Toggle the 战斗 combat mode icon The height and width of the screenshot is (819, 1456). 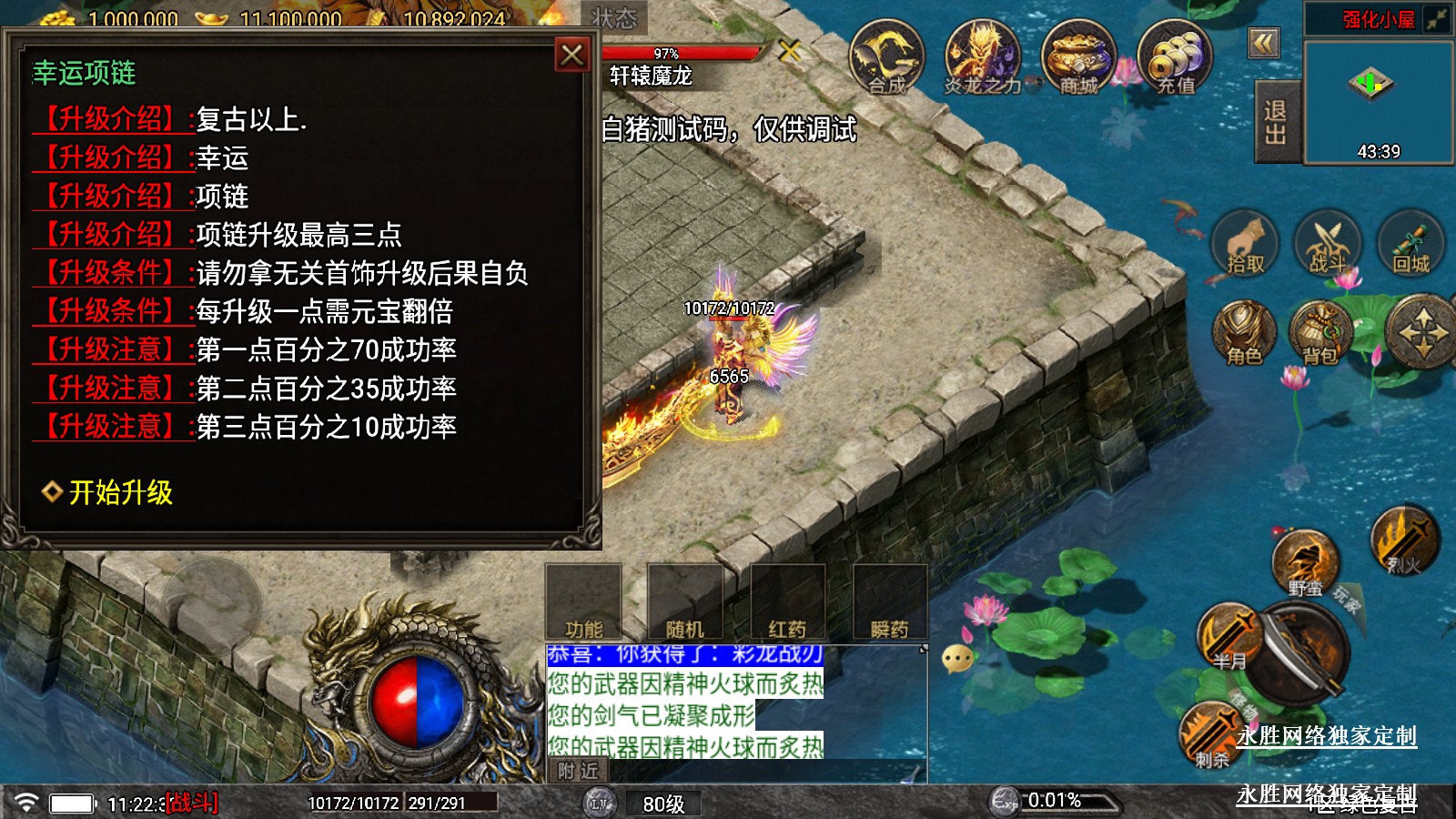[1328, 244]
